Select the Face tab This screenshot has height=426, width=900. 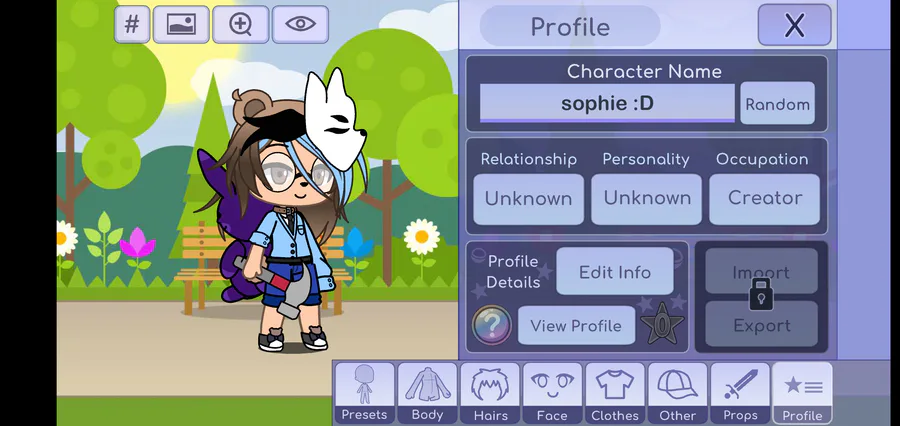(552, 393)
